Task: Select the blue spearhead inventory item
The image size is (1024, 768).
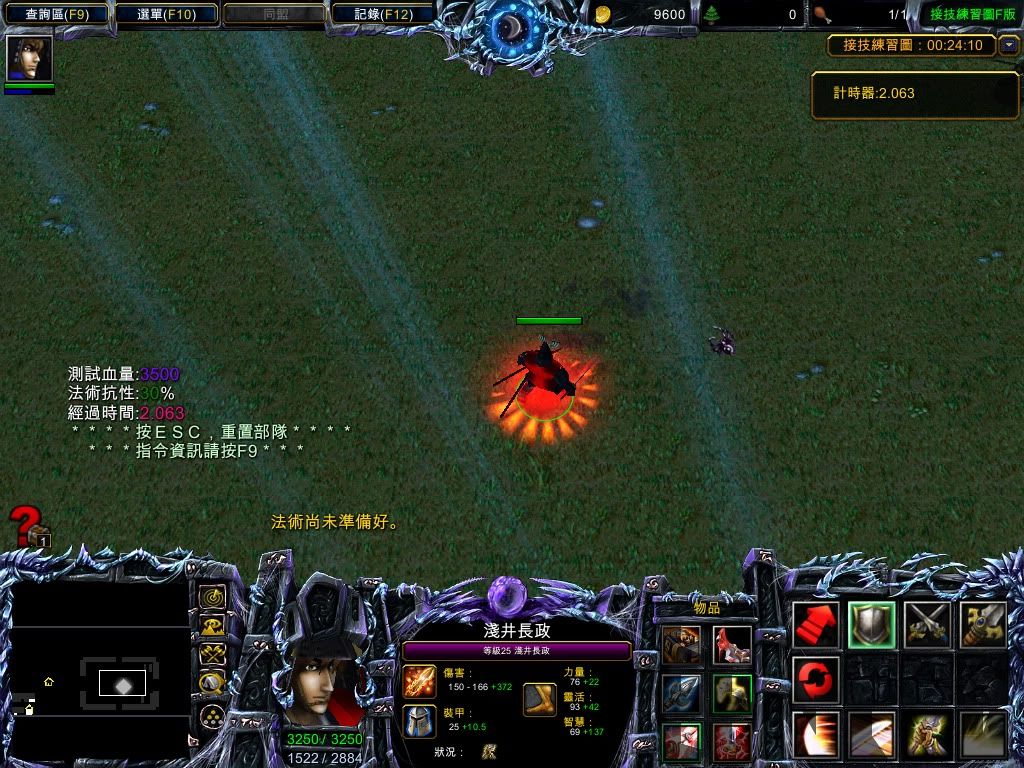Action: pos(681,694)
